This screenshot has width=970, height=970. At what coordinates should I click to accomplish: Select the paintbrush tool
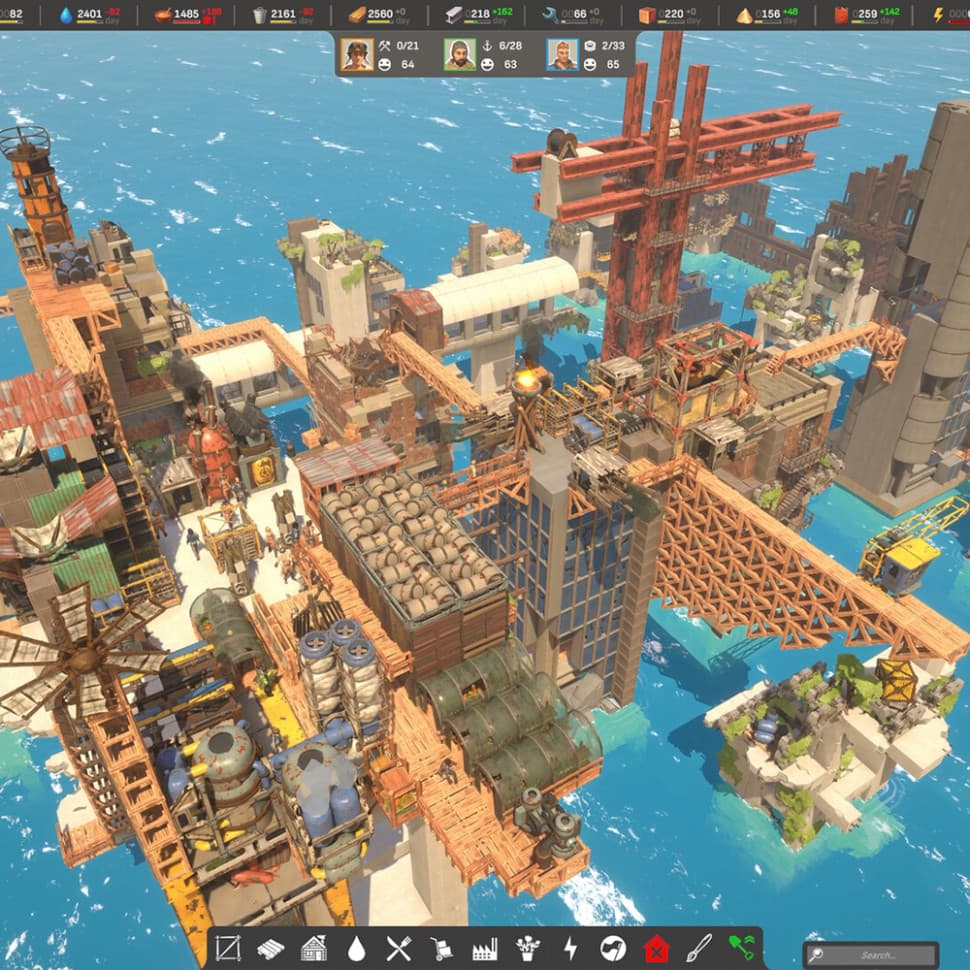pyautogui.click(x=699, y=948)
